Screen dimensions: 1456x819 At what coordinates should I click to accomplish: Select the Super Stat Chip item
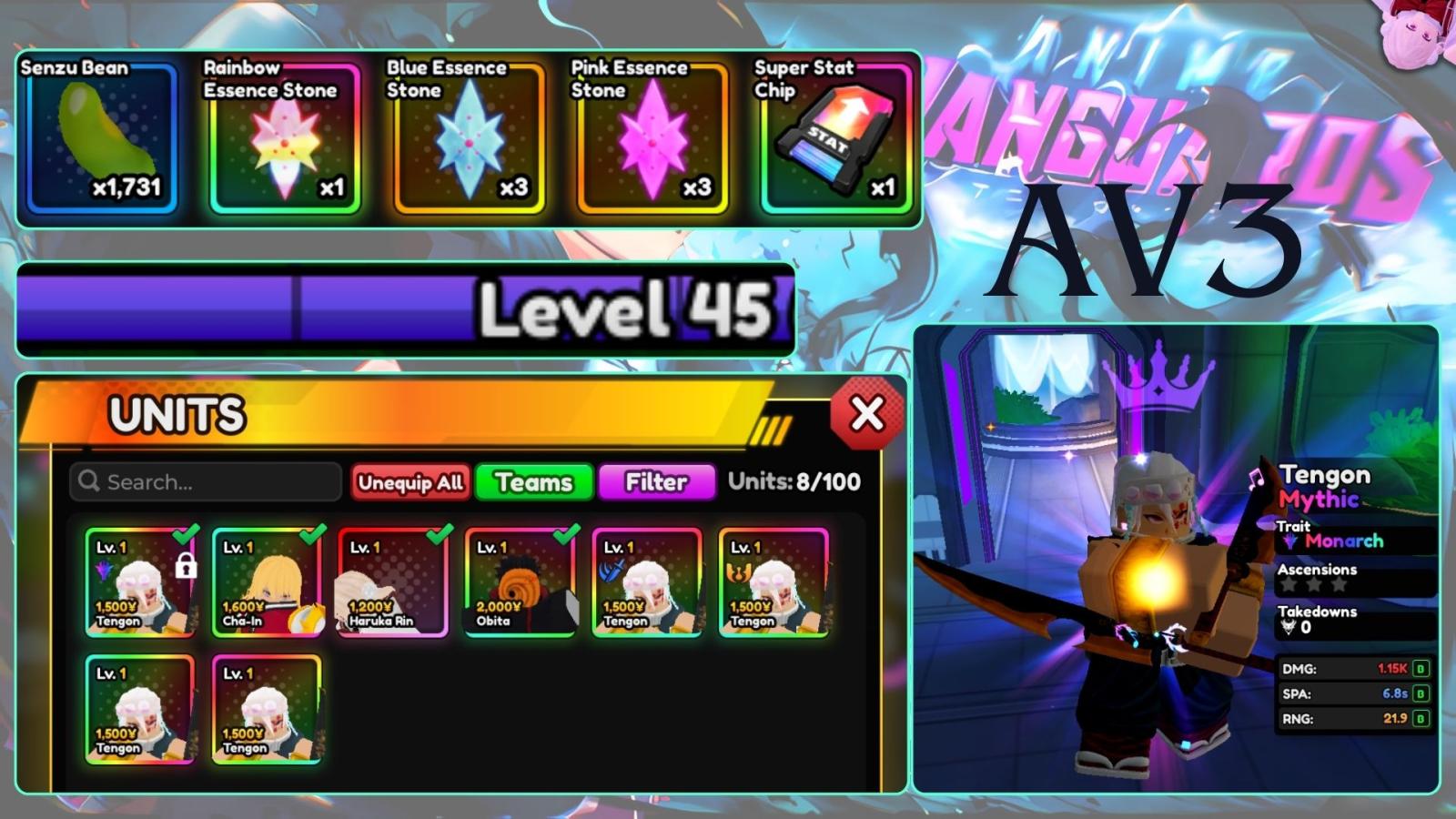835,136
